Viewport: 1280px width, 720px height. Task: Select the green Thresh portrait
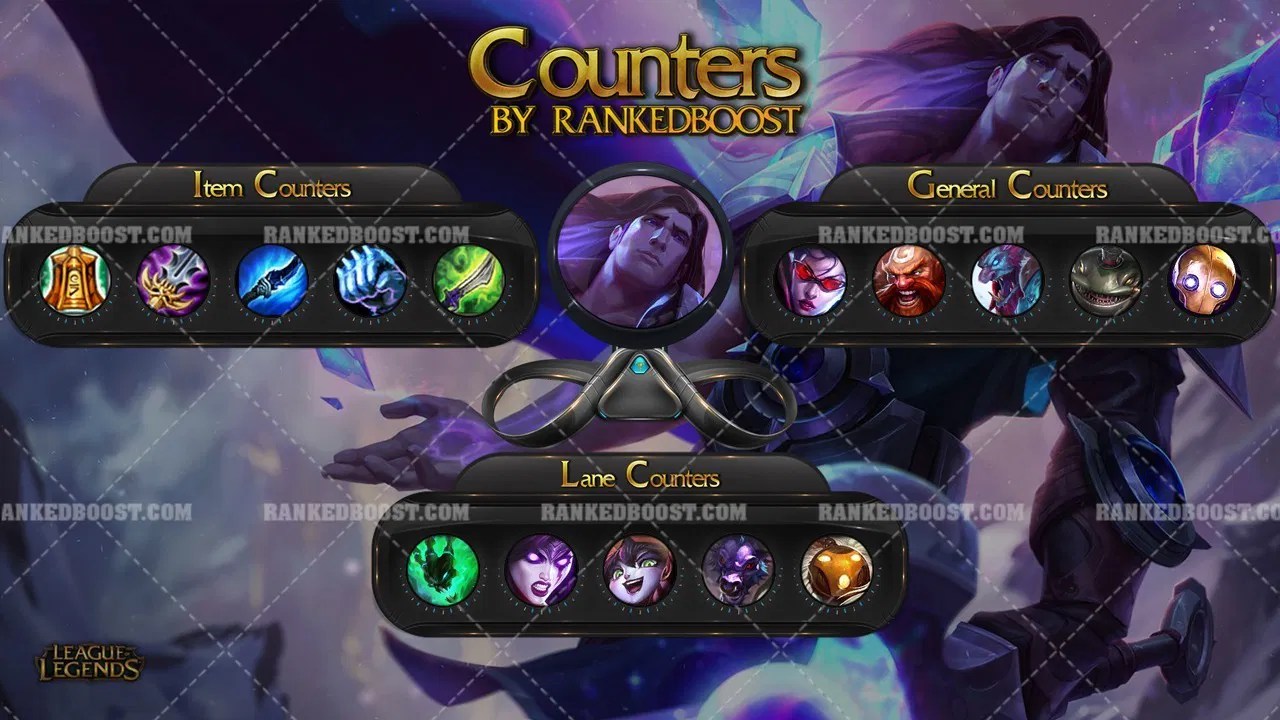click(443, 569)
